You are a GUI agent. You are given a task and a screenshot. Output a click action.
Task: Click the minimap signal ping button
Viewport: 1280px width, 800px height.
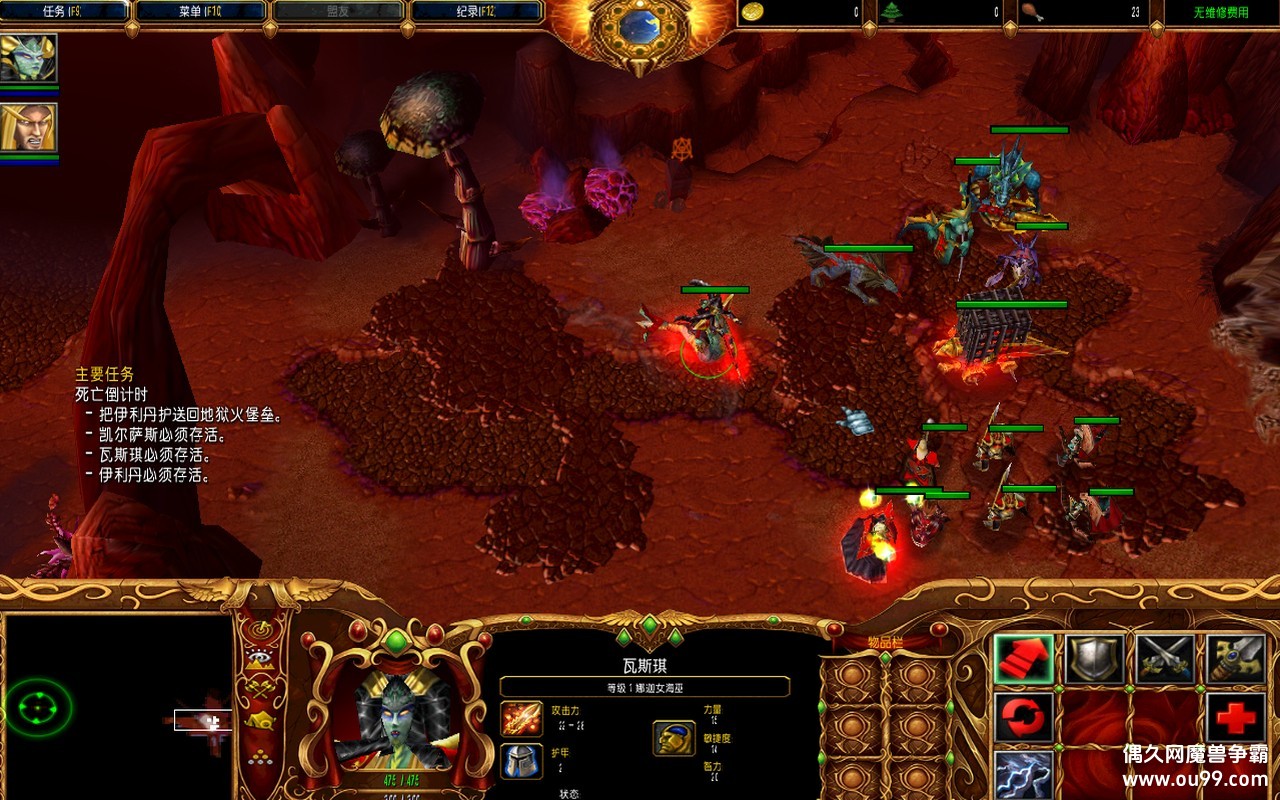tap(262, 630)
